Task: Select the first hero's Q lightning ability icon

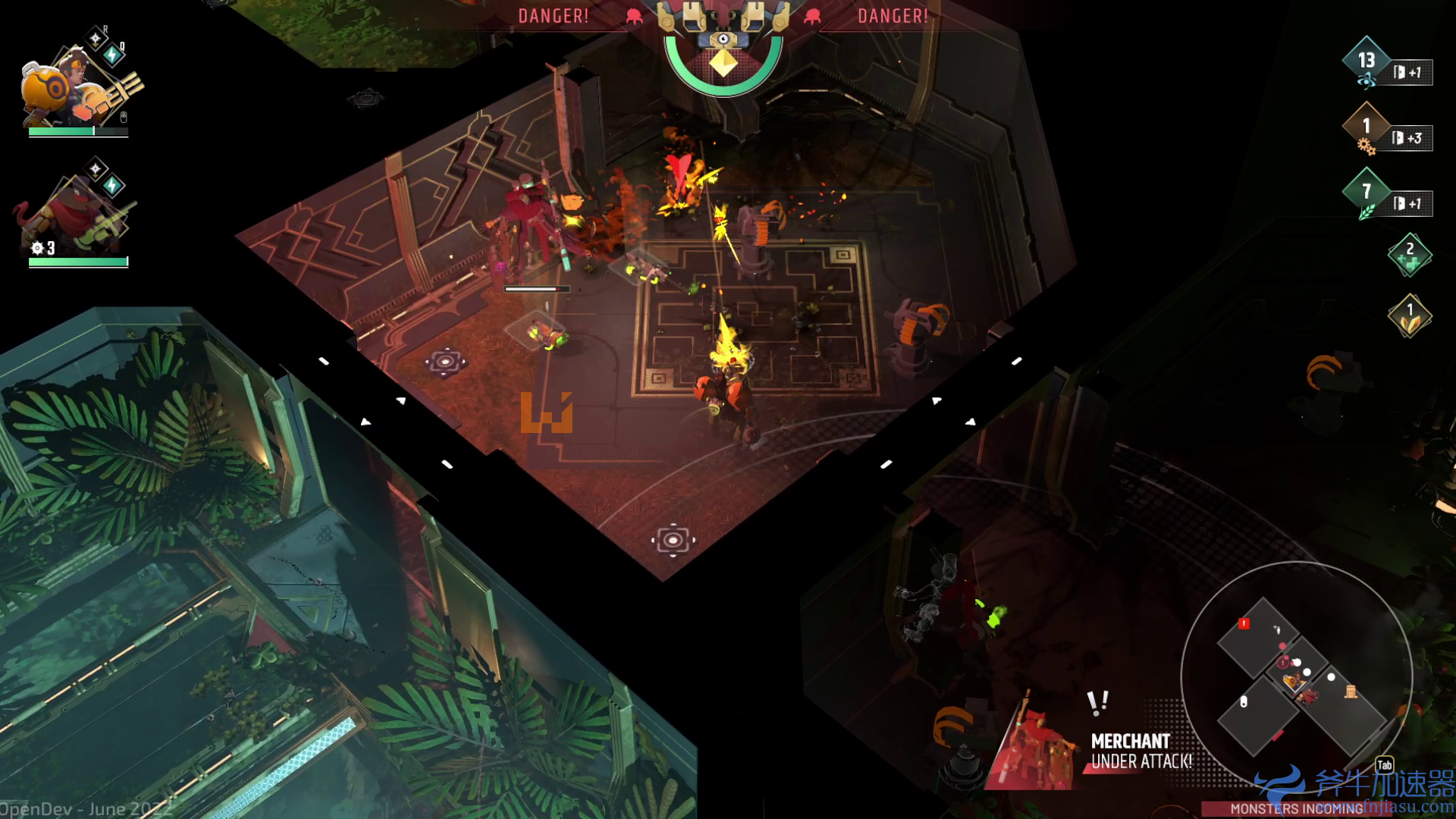Action: tap(111, 53)
